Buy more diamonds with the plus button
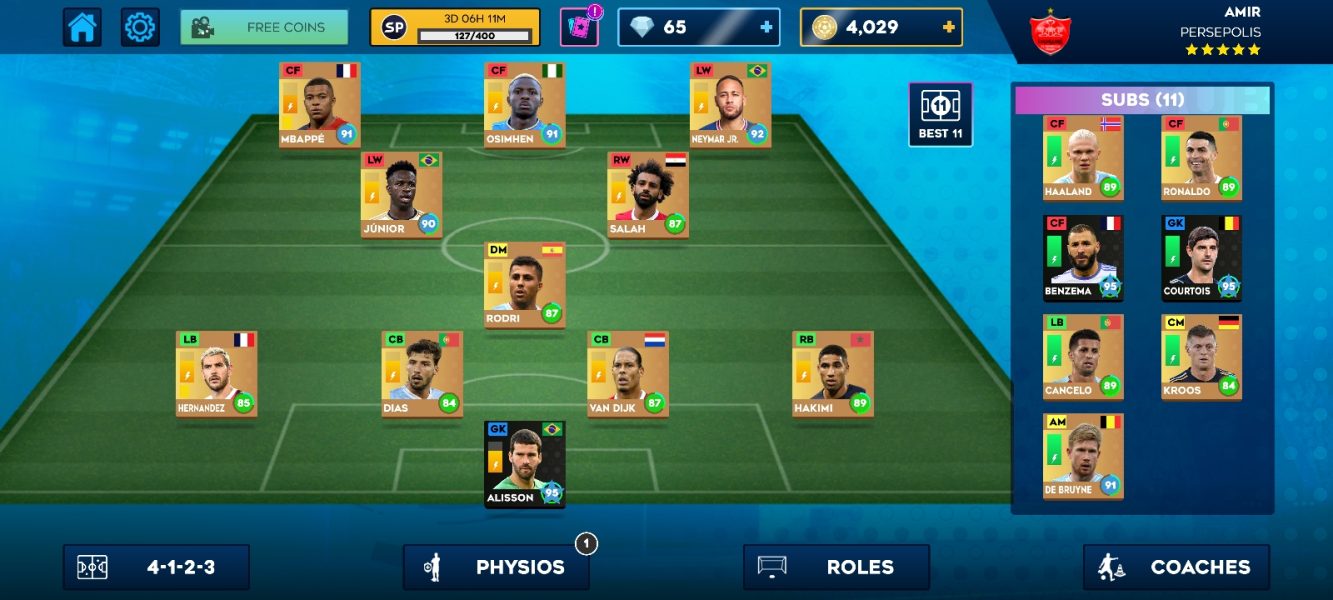This screenshot has width=1333, height=600. 767,28
